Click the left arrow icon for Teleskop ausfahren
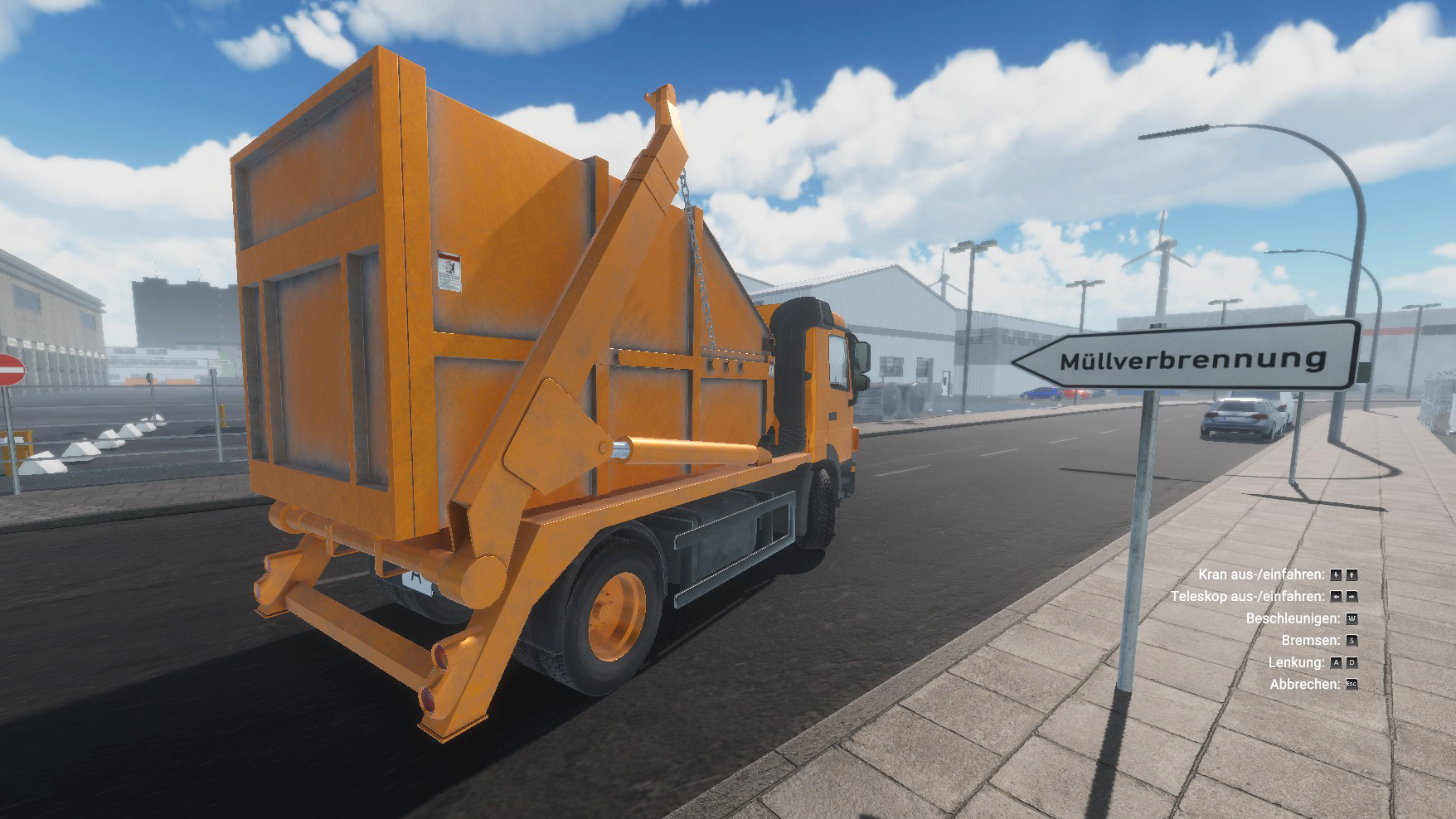Image resolution: width=1456 pixels, height=819 pixels. tap(1336, 597)
